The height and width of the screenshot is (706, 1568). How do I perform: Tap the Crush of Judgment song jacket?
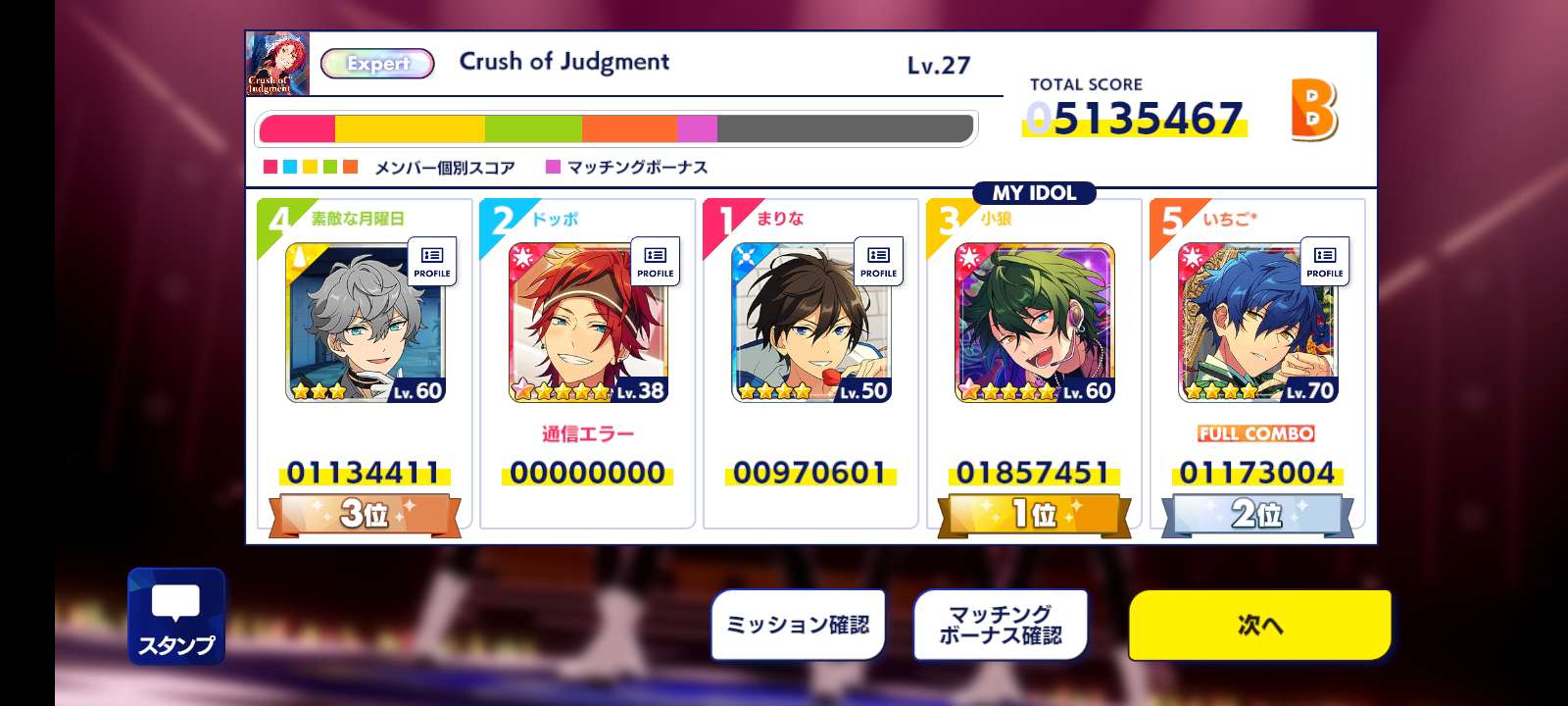[x=277, y=64]
